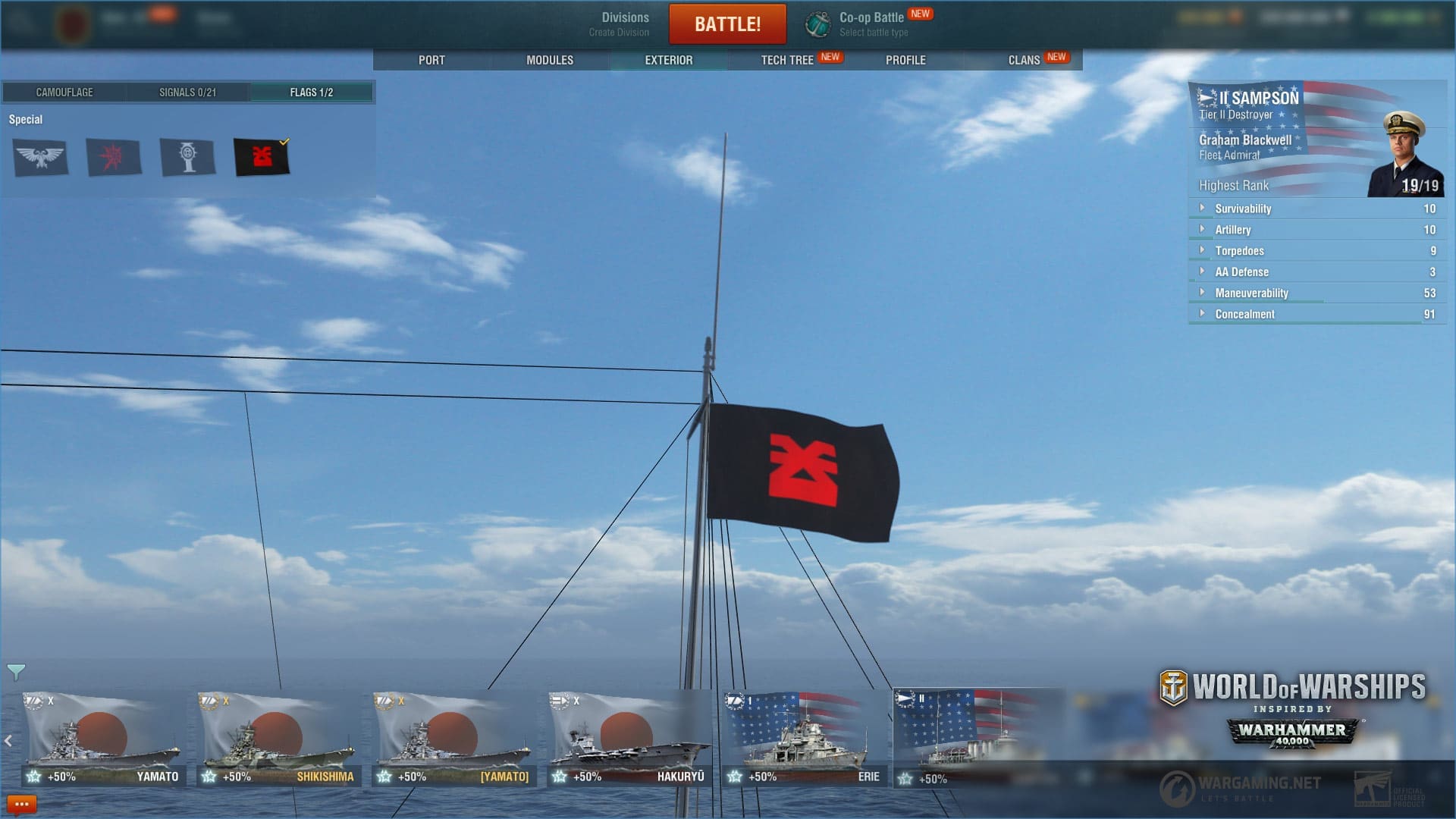
Task: Select the winged eagle special flag
Action: click(x=40, y=158)
